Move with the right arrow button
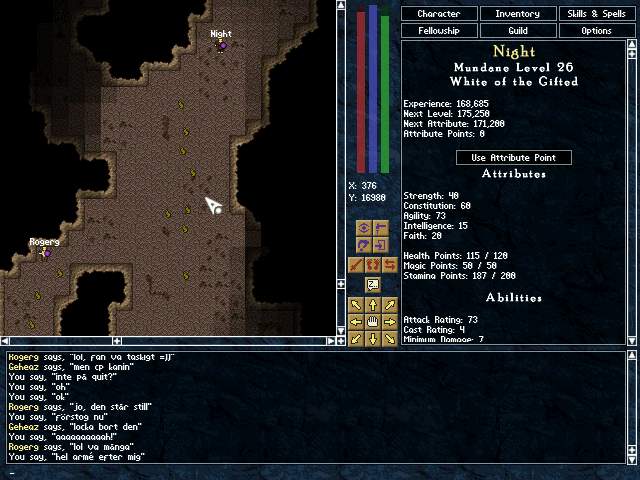Viewport: 640px width, 480px height. point(389,322)
